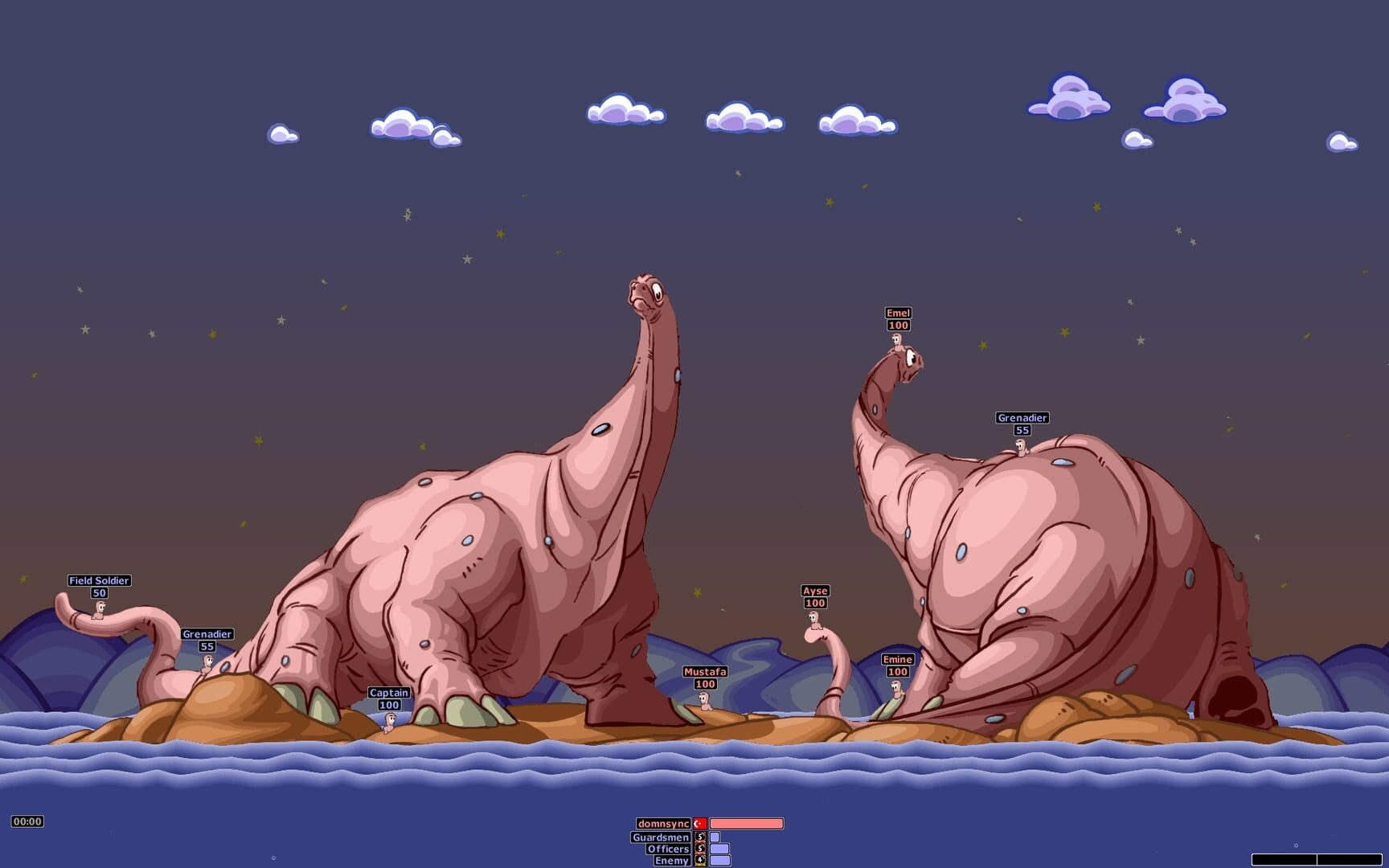Image resolution: width=1389 pixels, height=868 pixels.
Task: Select the domnsync team name row
Action: pos(663,824)
